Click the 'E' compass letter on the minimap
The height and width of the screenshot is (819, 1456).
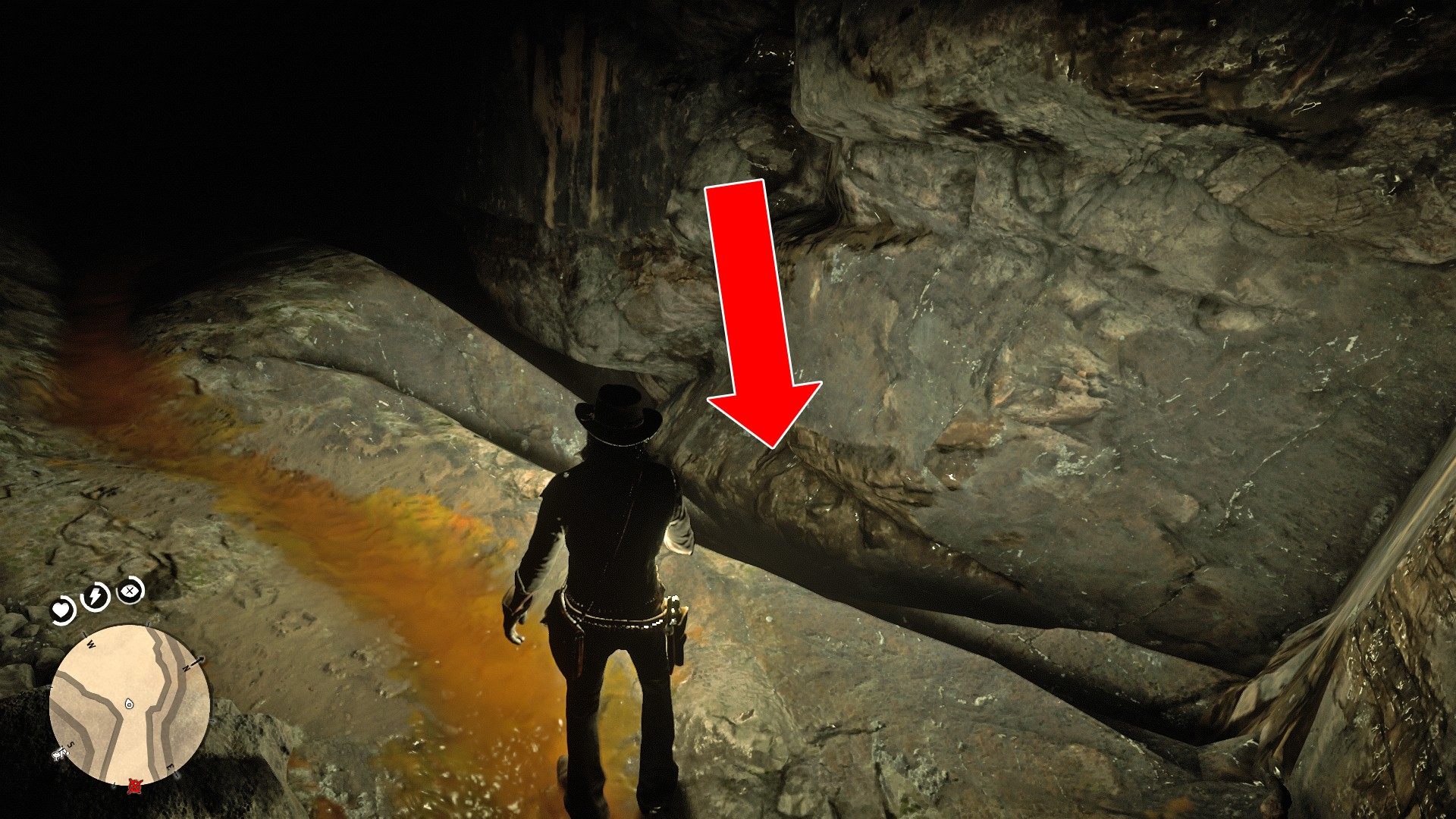(170, 766)
